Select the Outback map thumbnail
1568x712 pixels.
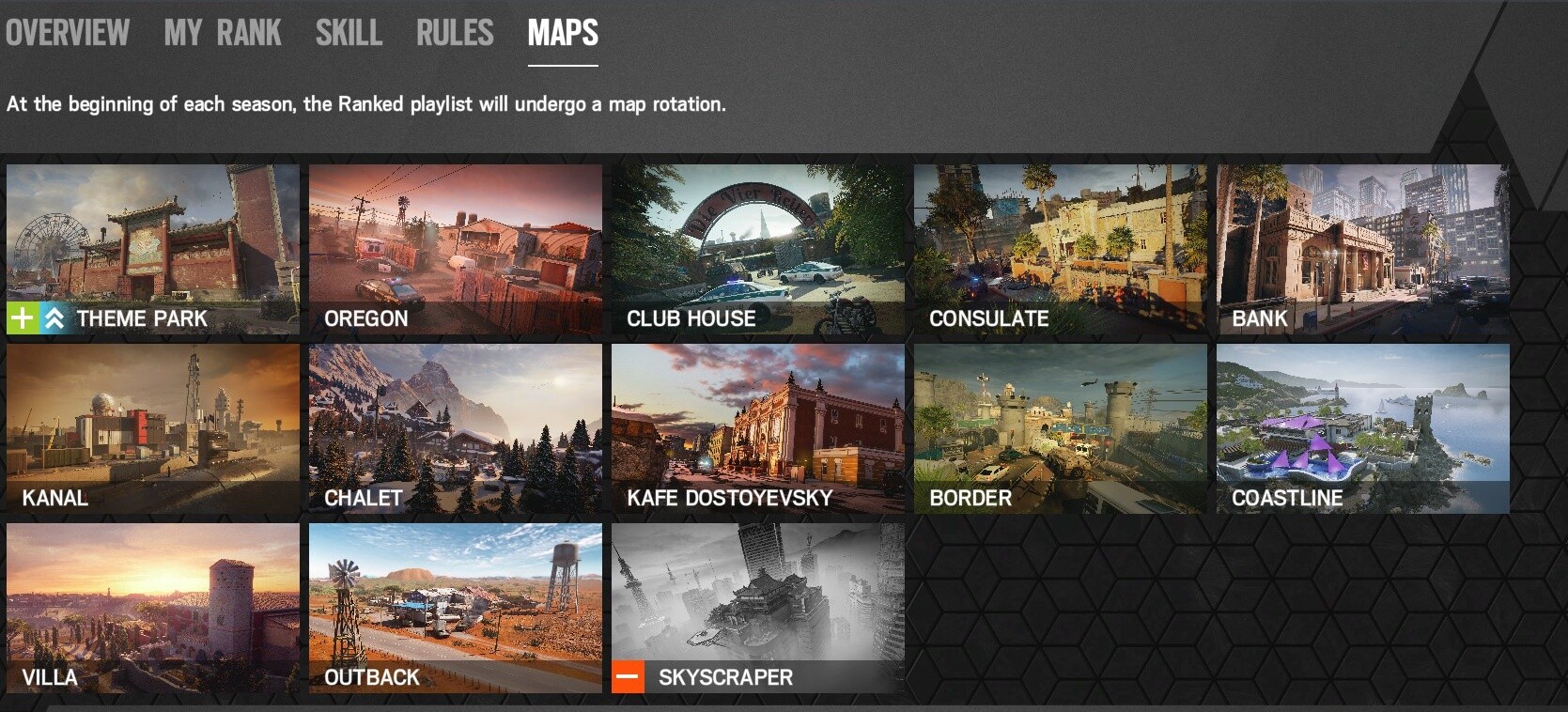[456, 608]
